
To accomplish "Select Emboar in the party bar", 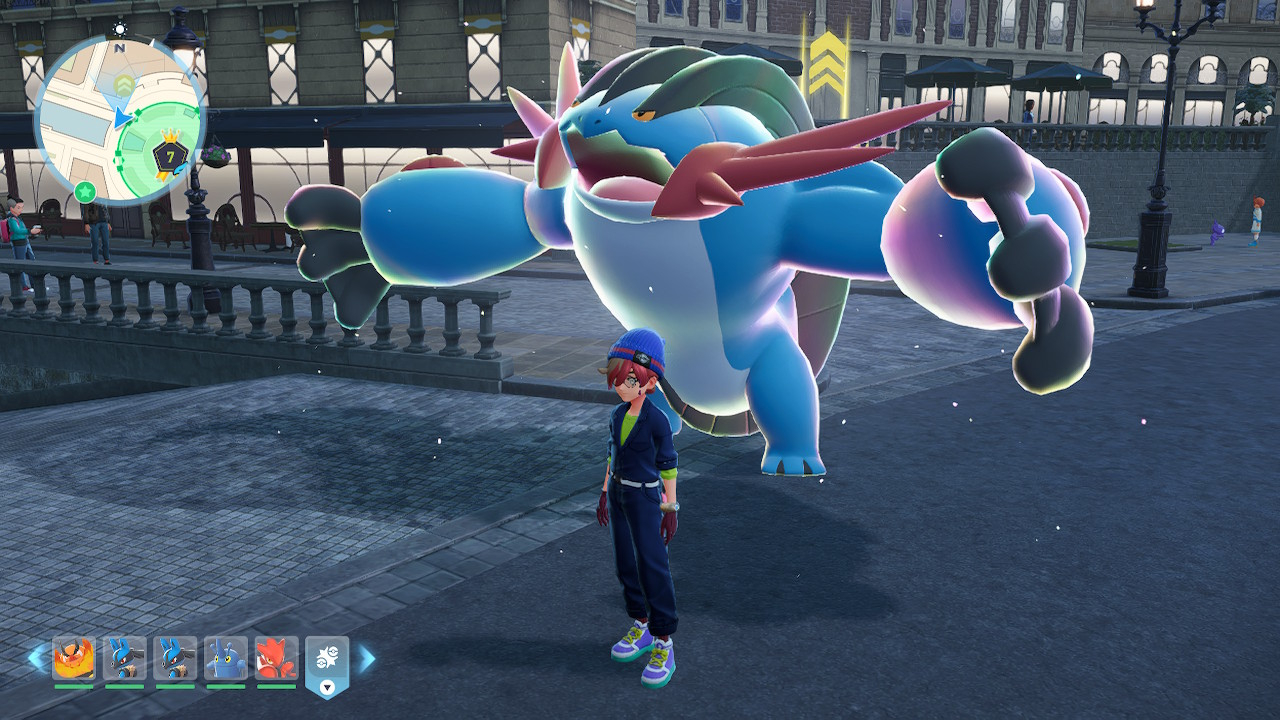I will [x=74, y=659].
